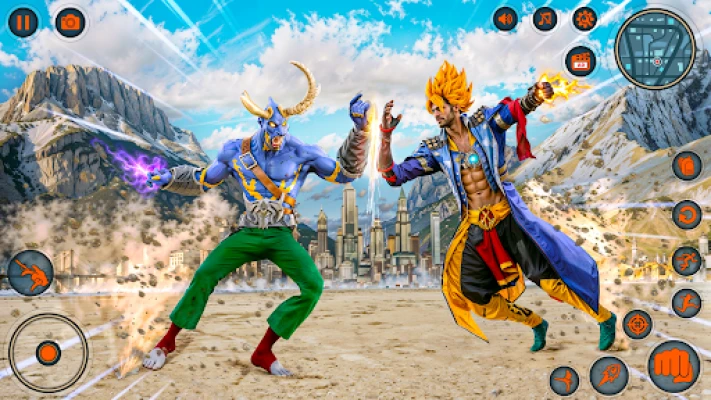The width and height of the screenshot is (711, 400).
Task: Take a screenshot with the camera button
Action: pyautogui.click(x=70, y=22)
